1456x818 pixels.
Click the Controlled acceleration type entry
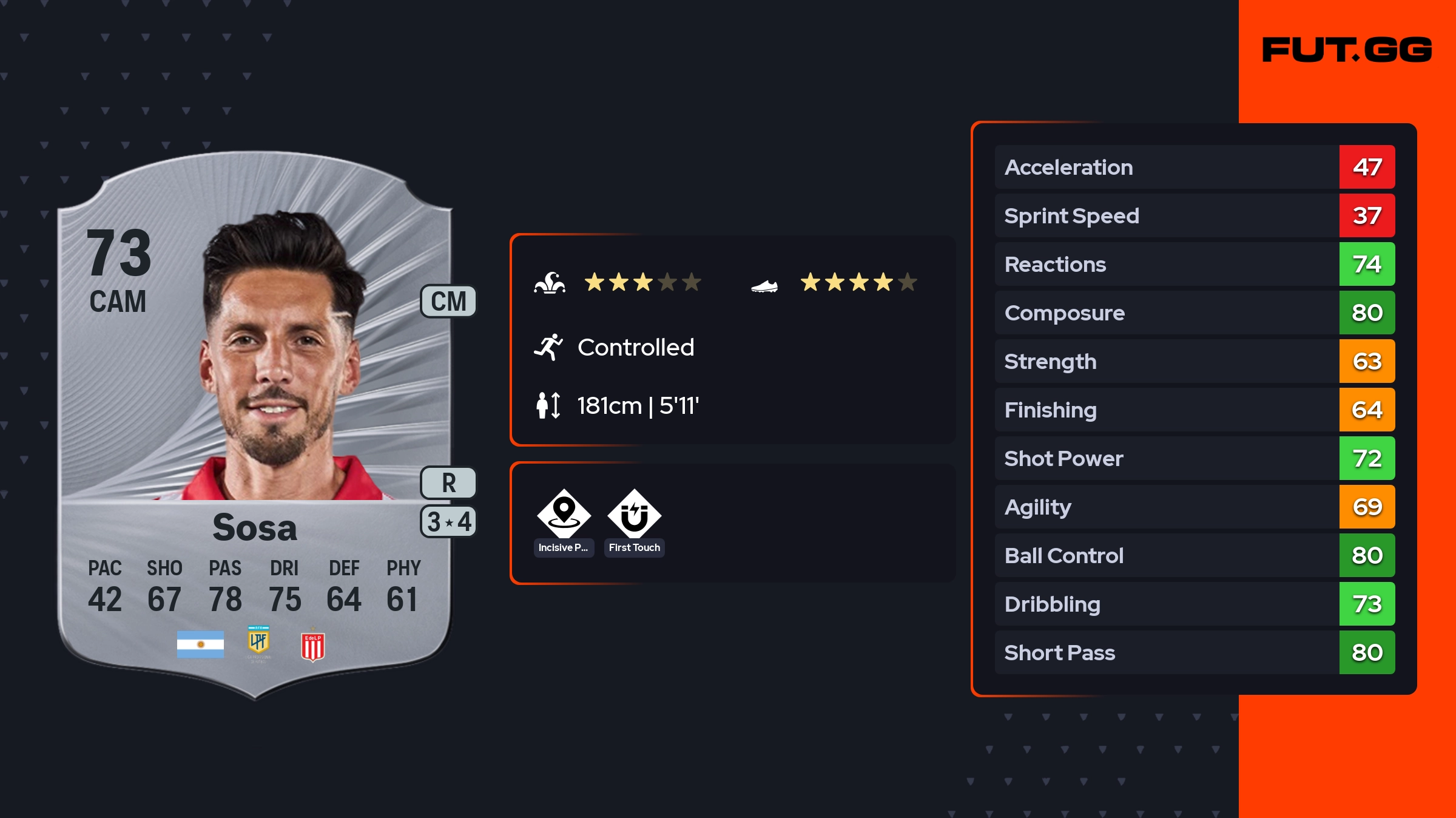[635, 348]
